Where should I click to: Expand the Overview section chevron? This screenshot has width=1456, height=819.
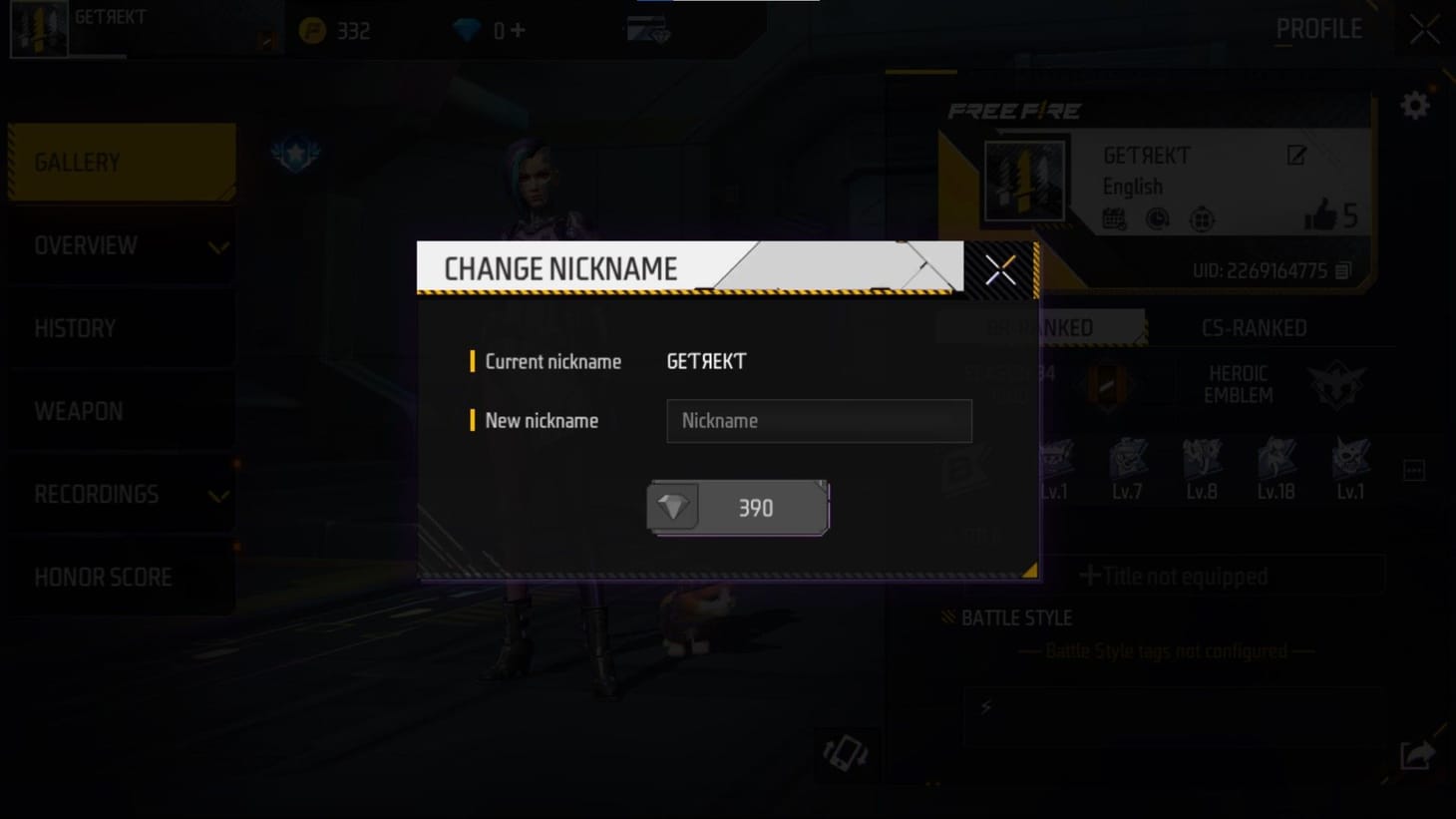point(217,245)
